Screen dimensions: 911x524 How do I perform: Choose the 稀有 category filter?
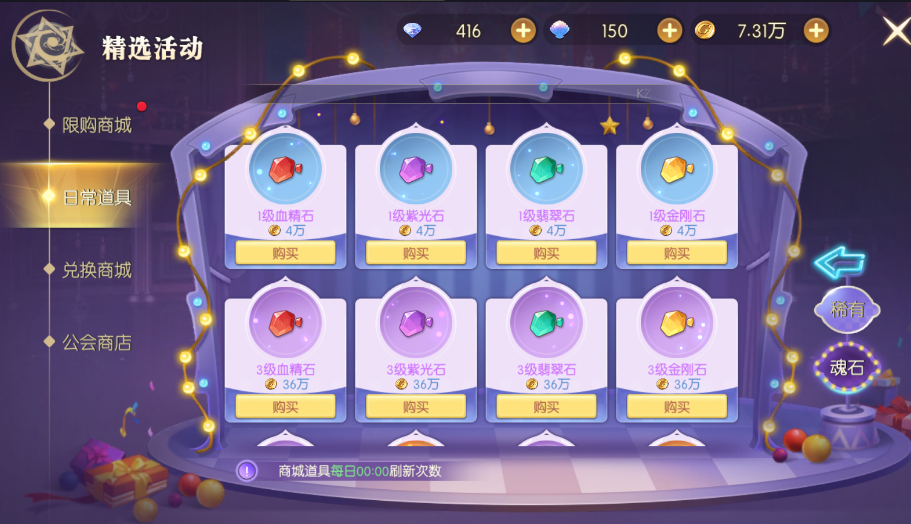[x=847, y=310]
